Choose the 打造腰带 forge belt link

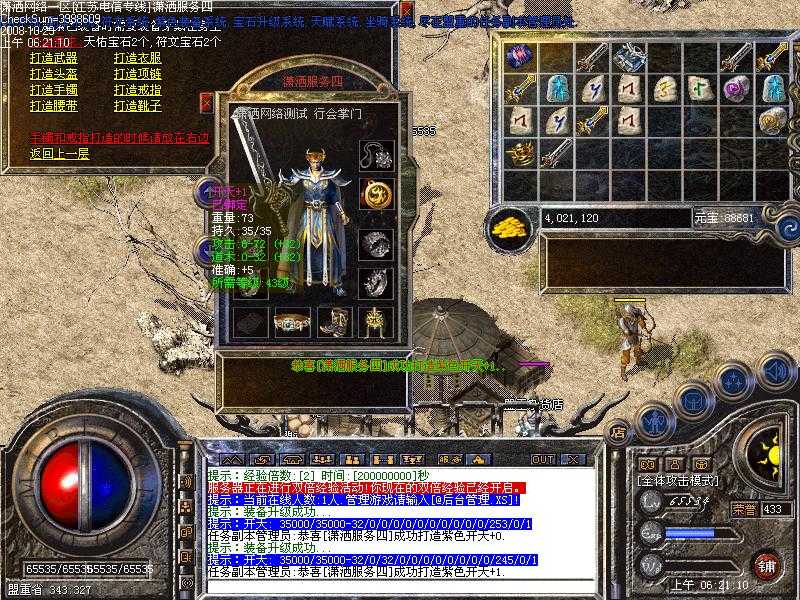(x=53, y=105)
